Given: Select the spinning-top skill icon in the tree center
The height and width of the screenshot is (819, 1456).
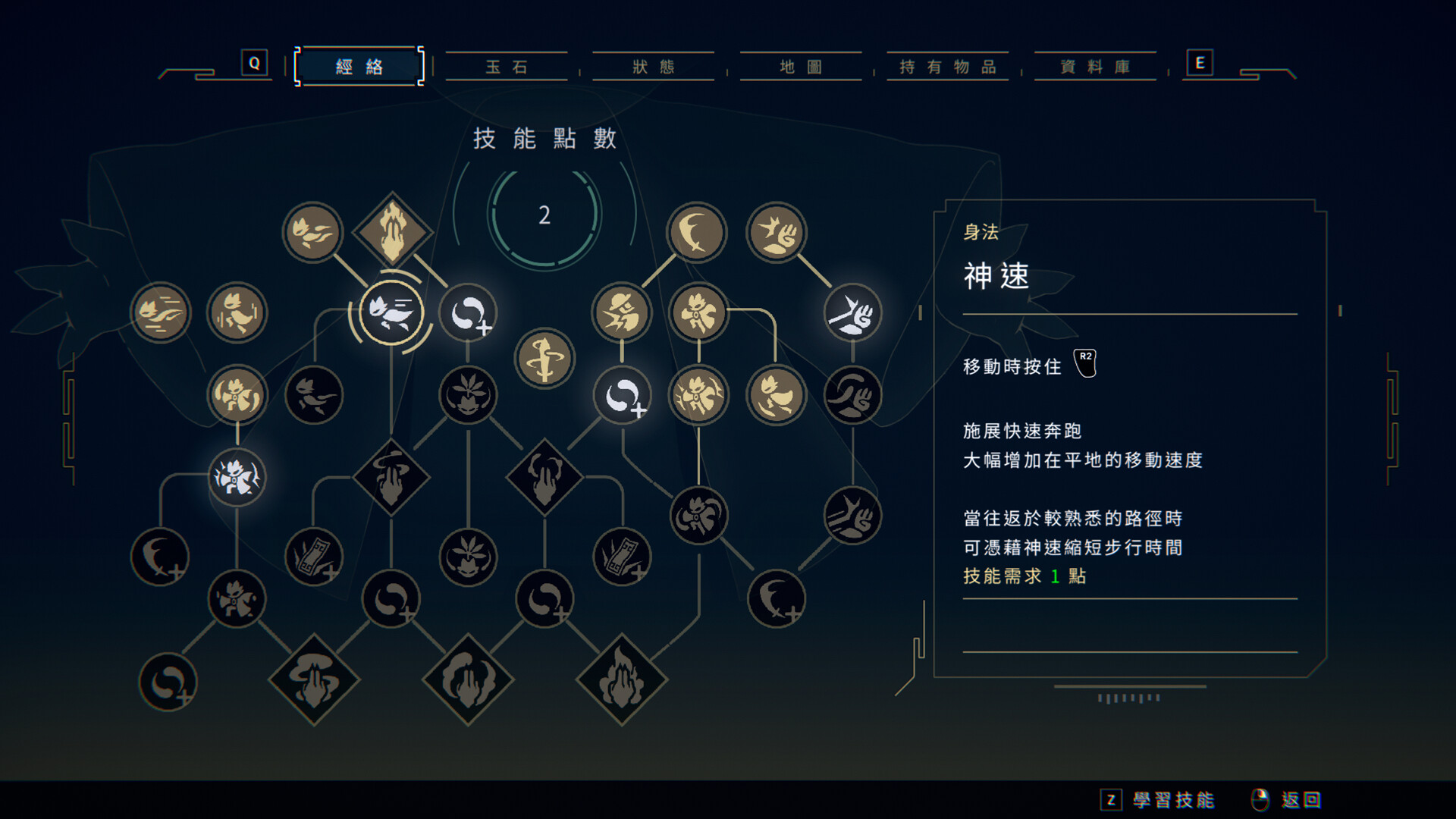Looking at the screenshot, I should [x=544, y=356].
